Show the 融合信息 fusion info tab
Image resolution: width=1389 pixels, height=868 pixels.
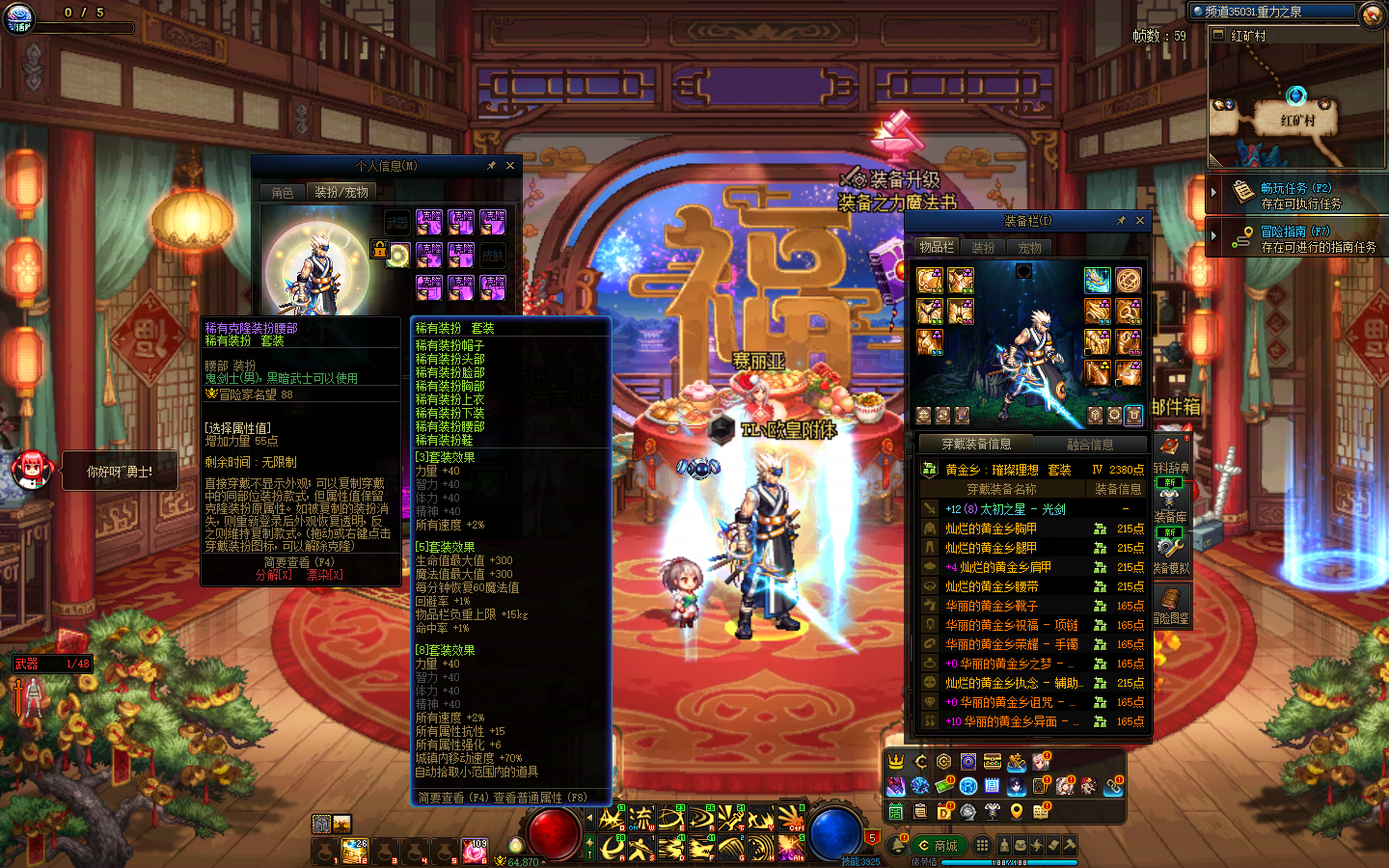1090,445
